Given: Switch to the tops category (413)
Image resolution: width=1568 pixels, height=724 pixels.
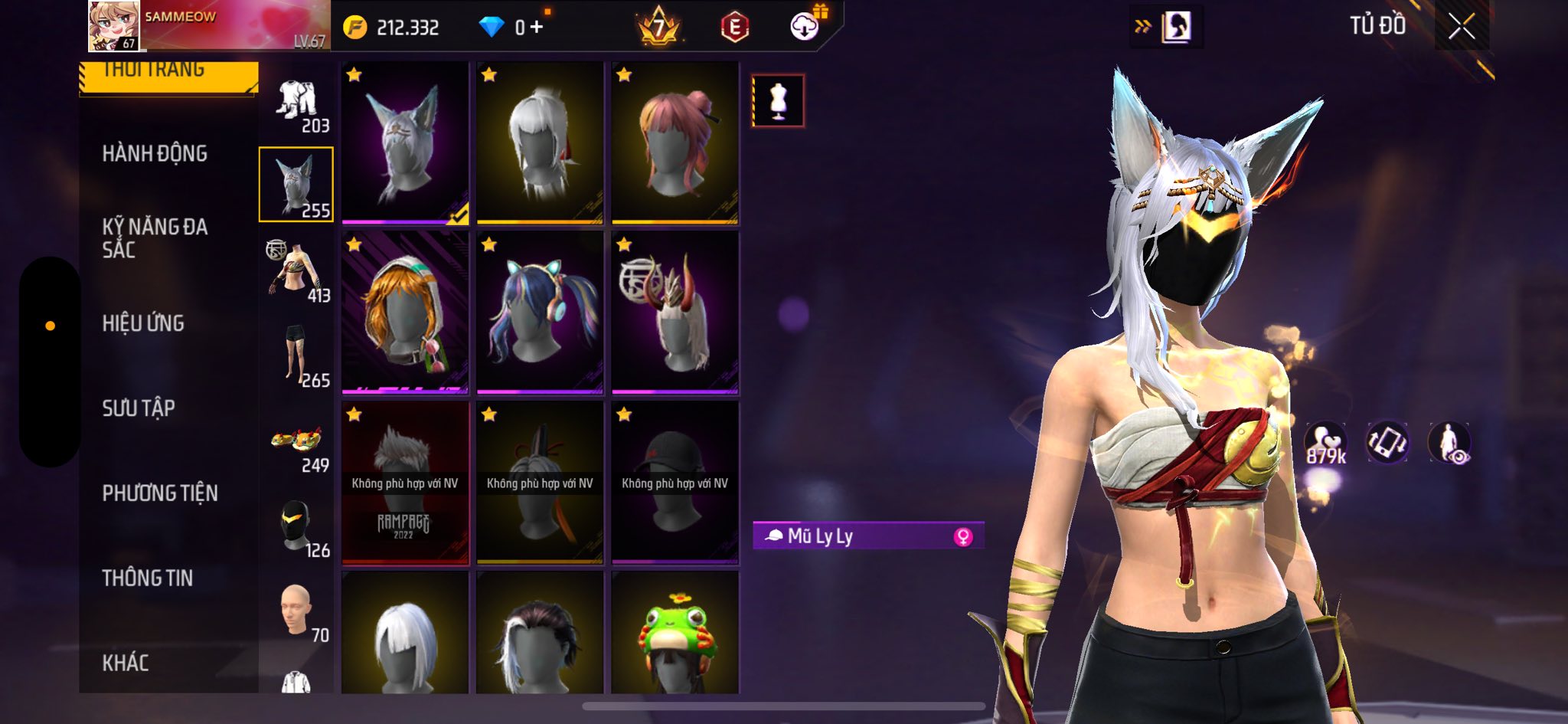Looking at the screenshot, I should (297, 273).
